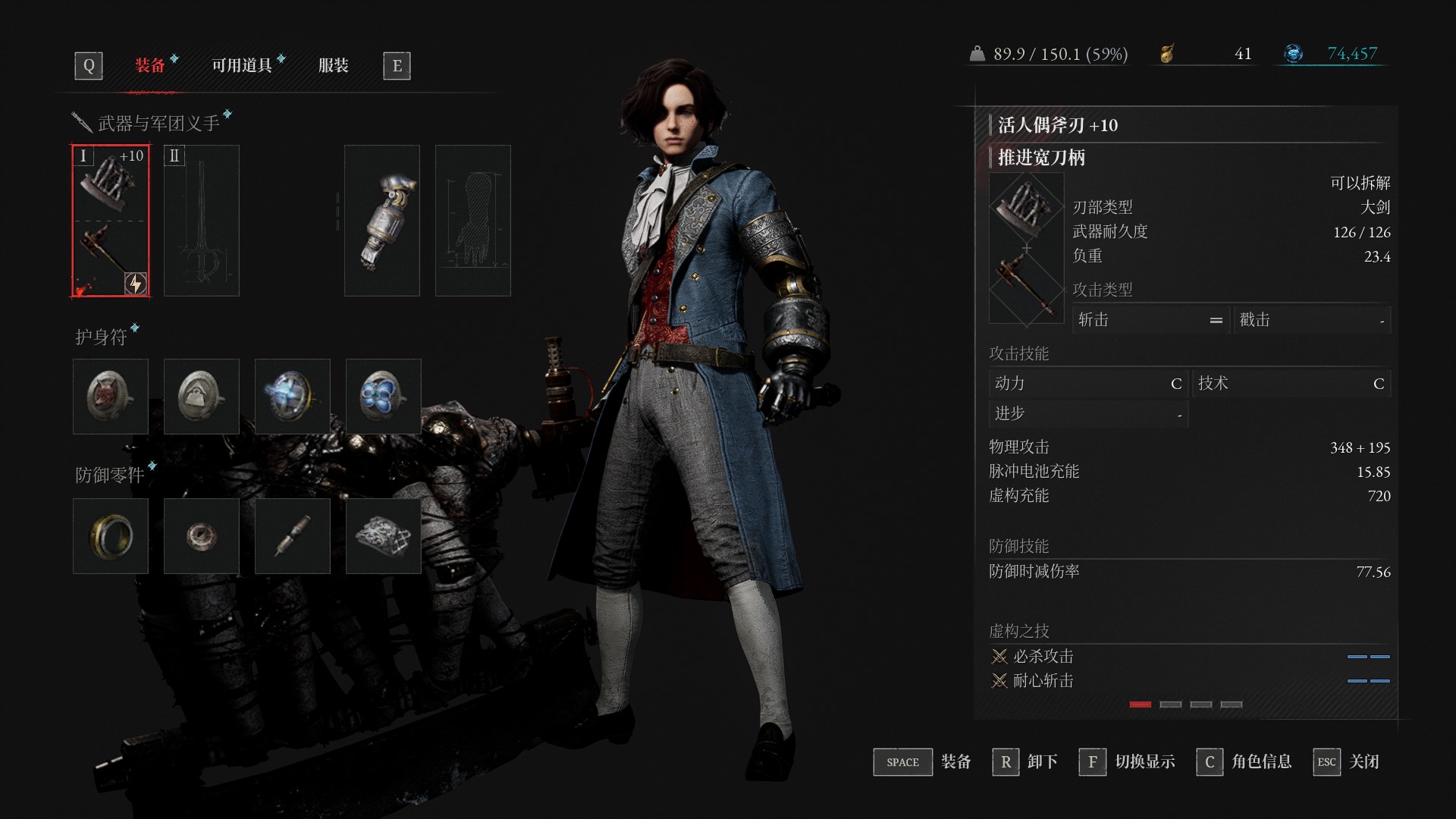
Task: Select the equipped Legion Arm slot
Action: click(x=382, y=221)
